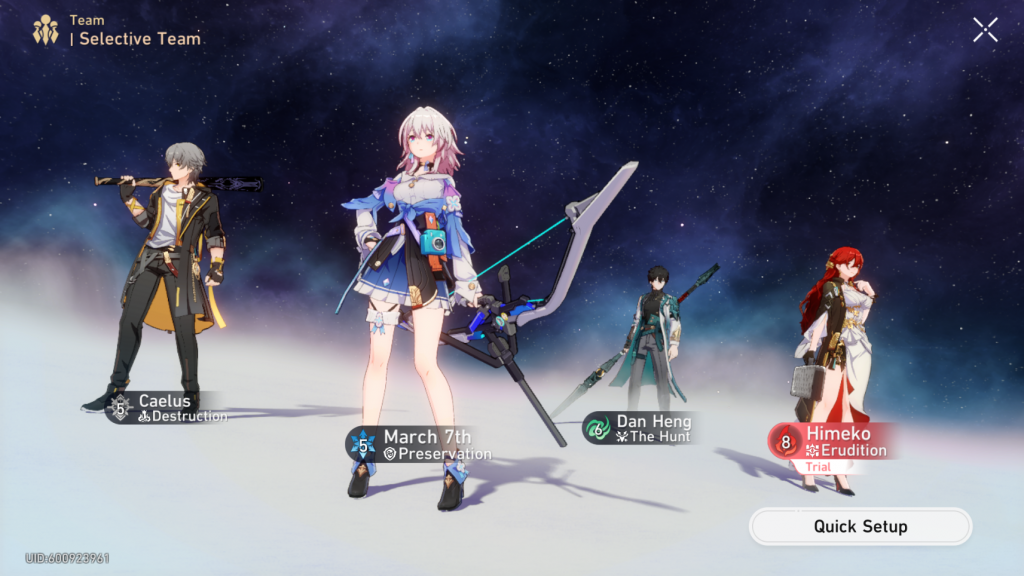
Task: Open Quick Setup for the team
Action: click(860, 526)
